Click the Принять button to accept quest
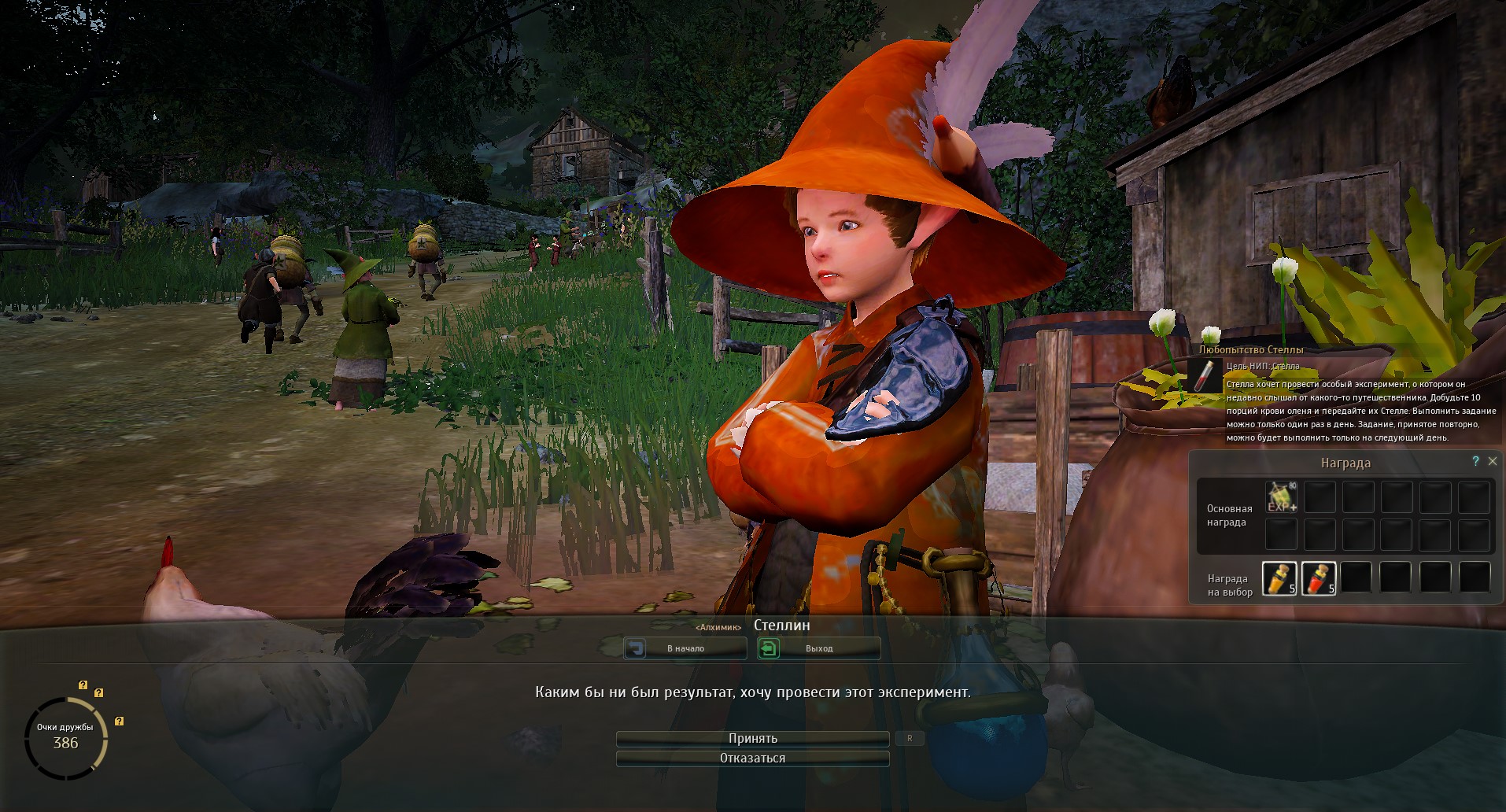Viewport: 1506px width, 812px height. pyautogui.click(x=751, y=738)
